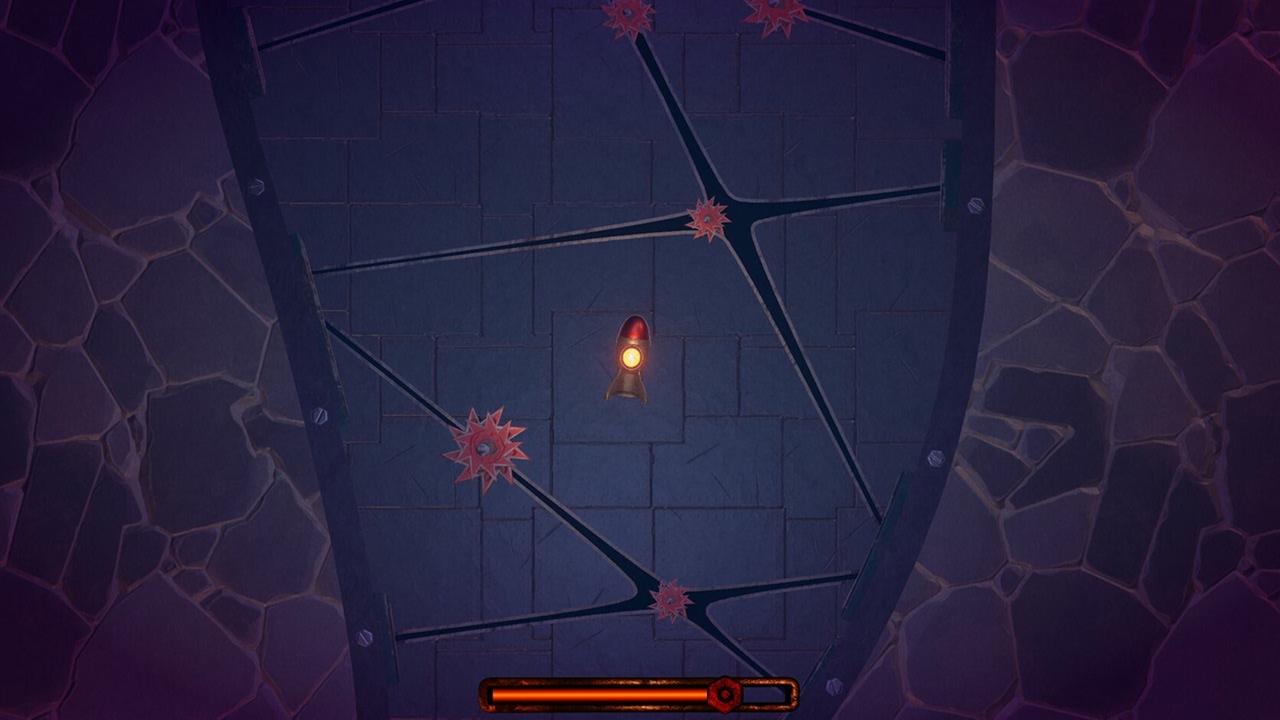Click the bolt on the upper right rail
Screen dimensions: 1280x720
click(974, 207)
